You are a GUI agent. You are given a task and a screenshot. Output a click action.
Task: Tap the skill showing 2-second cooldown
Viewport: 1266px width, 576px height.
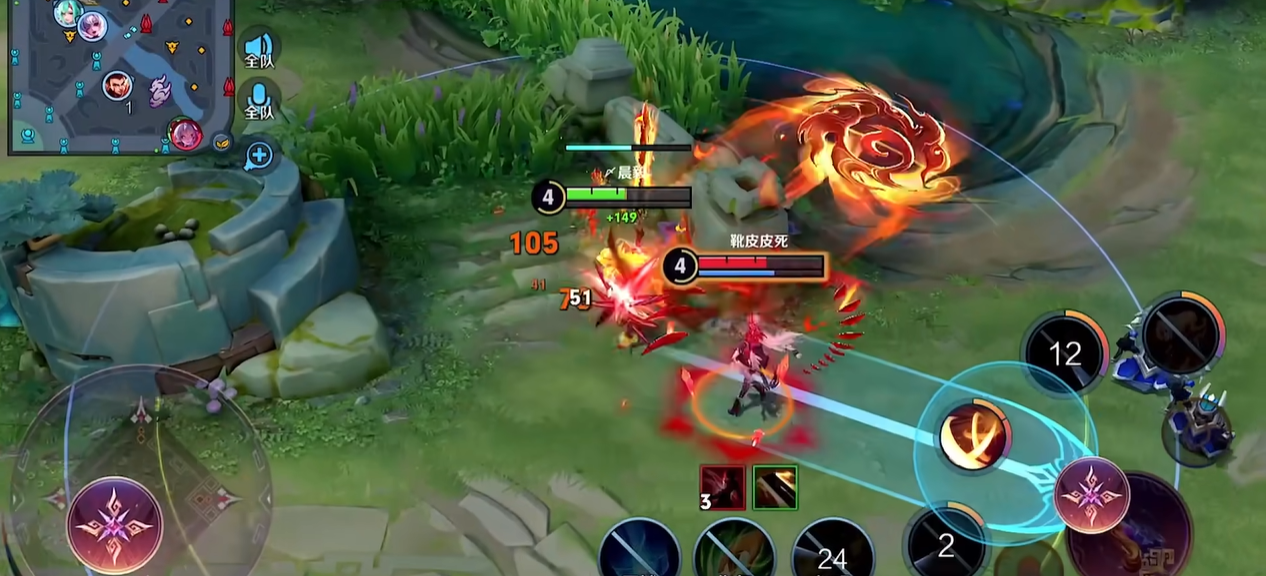(945, 545)
